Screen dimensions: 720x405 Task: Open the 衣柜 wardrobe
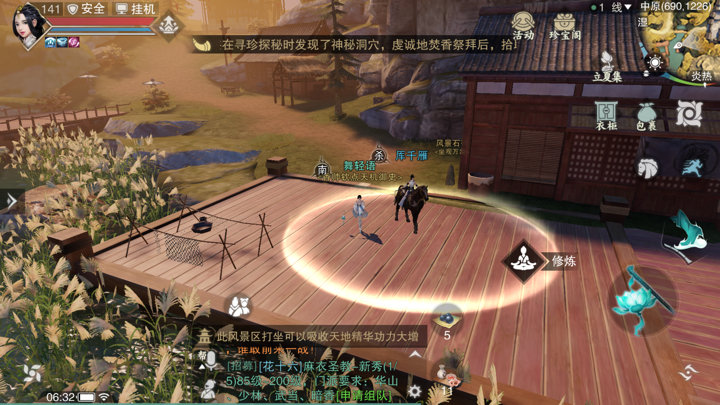coord(605,117)
